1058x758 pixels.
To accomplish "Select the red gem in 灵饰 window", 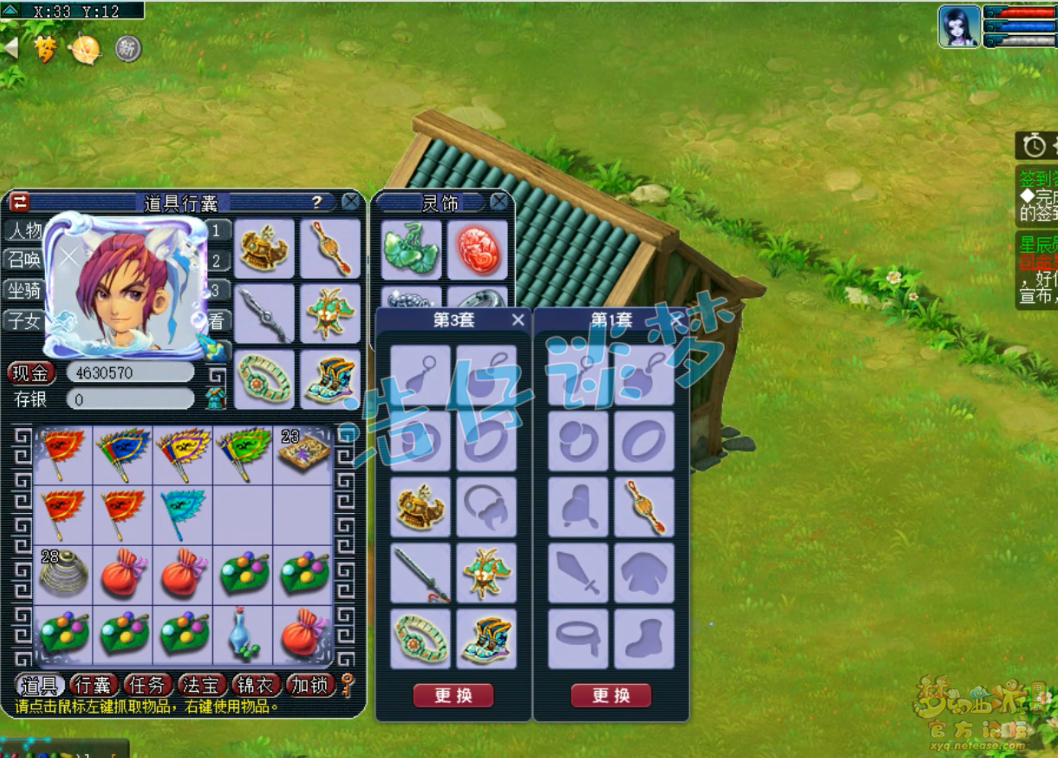I will [x=476, y=249].
